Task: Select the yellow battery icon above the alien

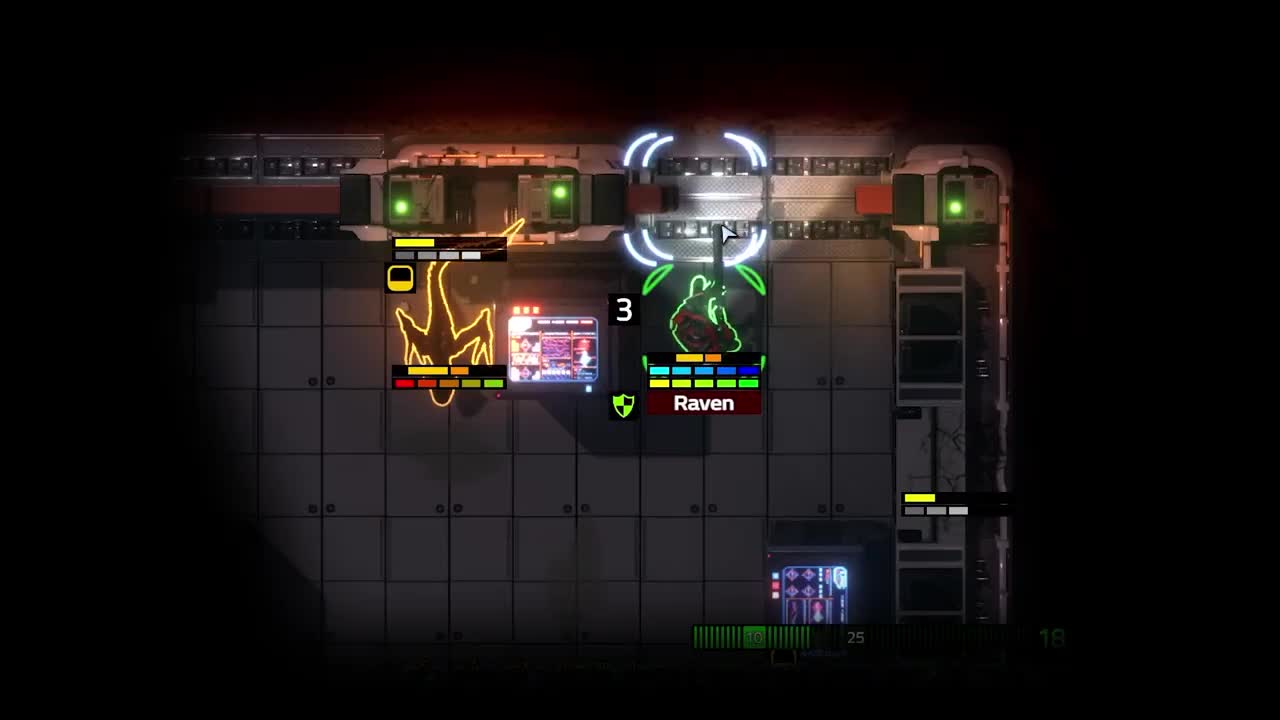Action: pyautogui.click(x=400, y=277)
